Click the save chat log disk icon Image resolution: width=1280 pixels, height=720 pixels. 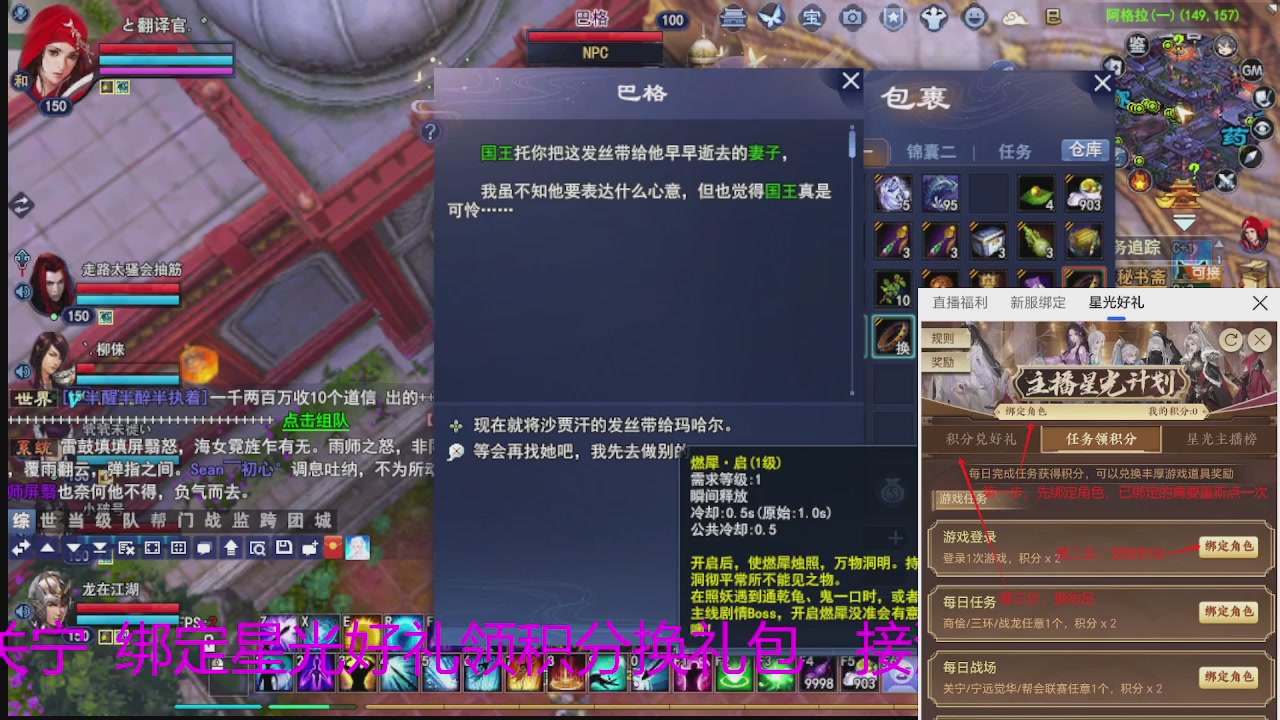(285, 547)
